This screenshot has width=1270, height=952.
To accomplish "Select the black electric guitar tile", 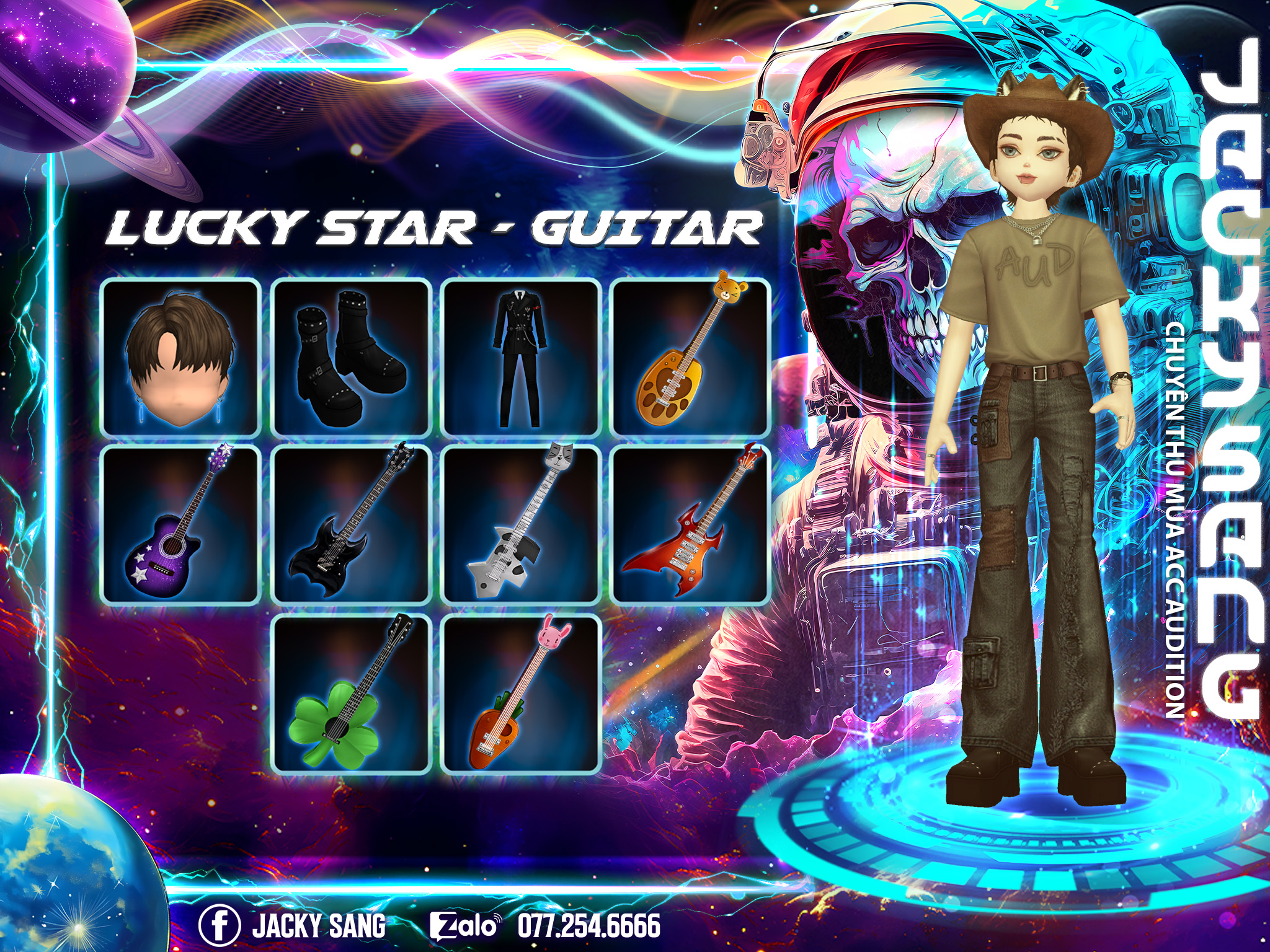I will tap(350, 524).
